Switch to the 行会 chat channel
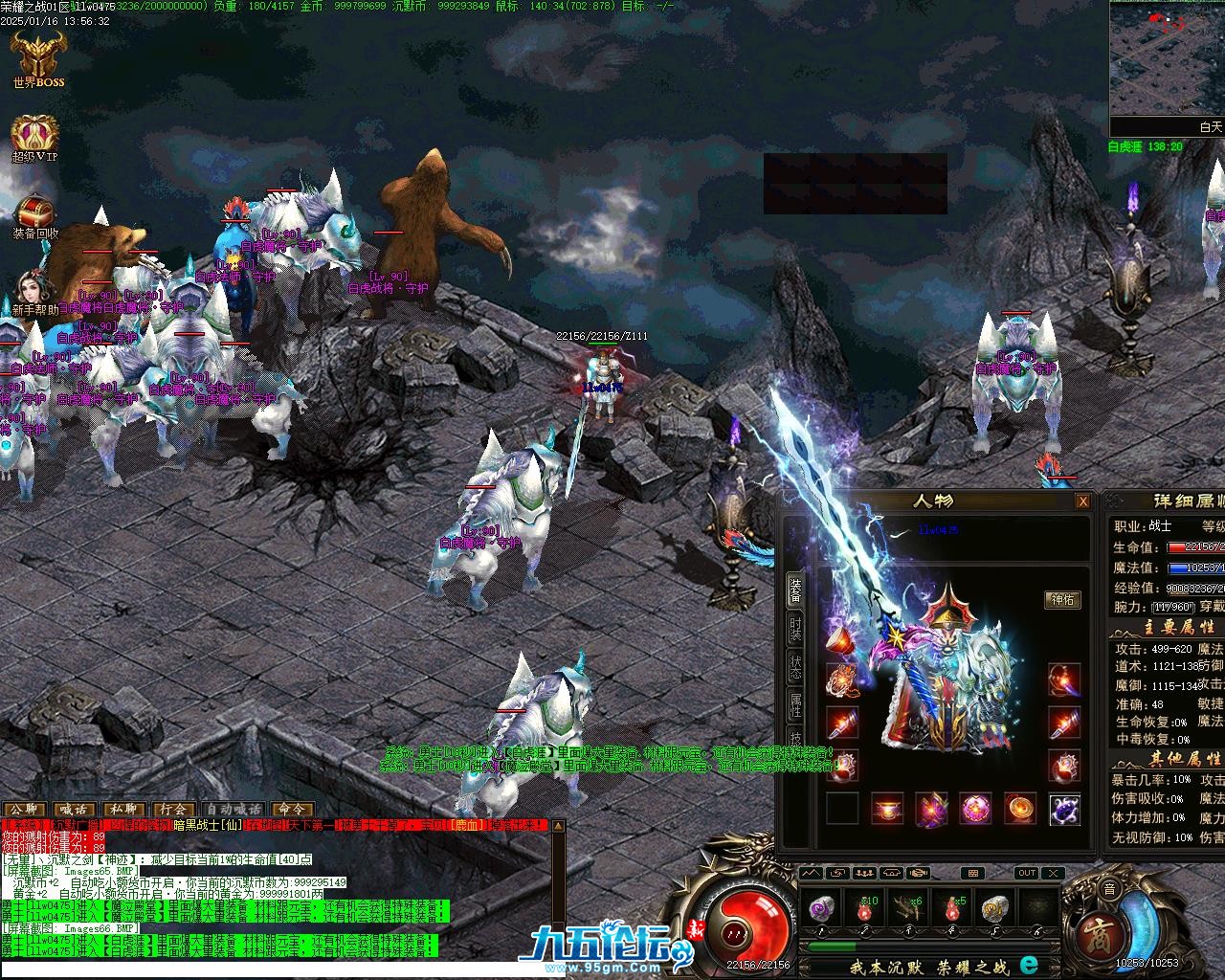1225x980 pixels. click(x=173, y=810)
